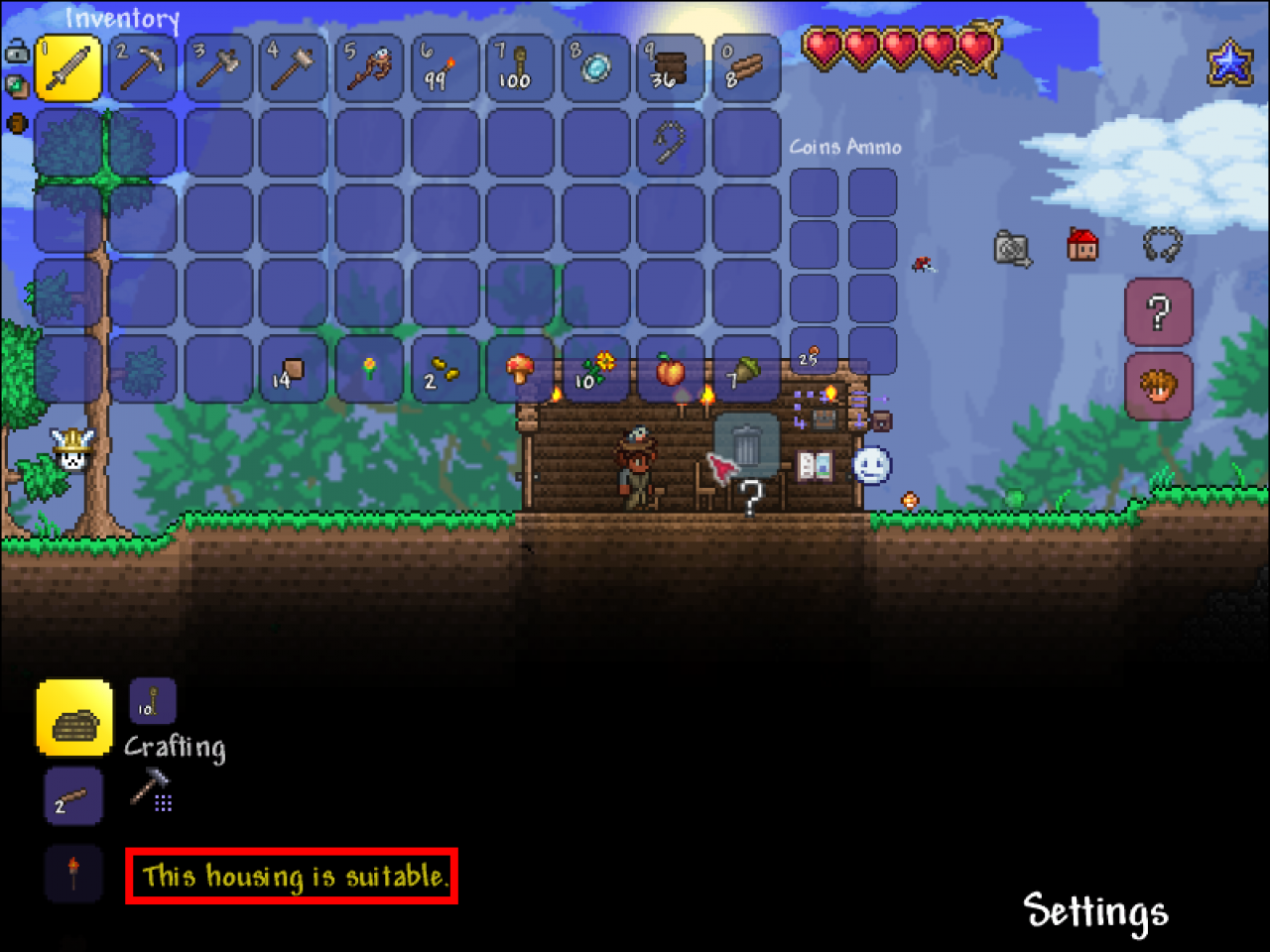The height and width of the screenshot is (952, 1270).
Task: Select the Copper Shortsword in hotbar slot 1
Action: coord(67,67)
